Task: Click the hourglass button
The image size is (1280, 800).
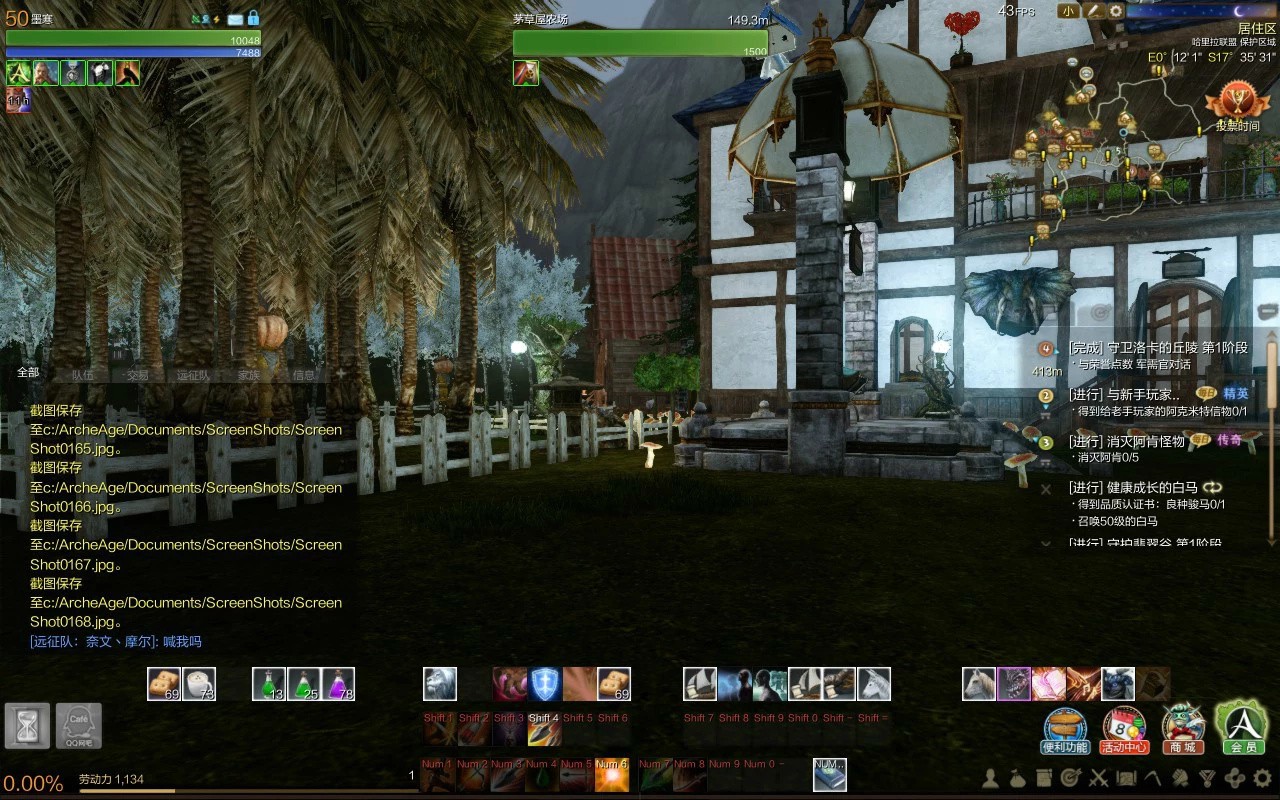Action: pos(27,725)
